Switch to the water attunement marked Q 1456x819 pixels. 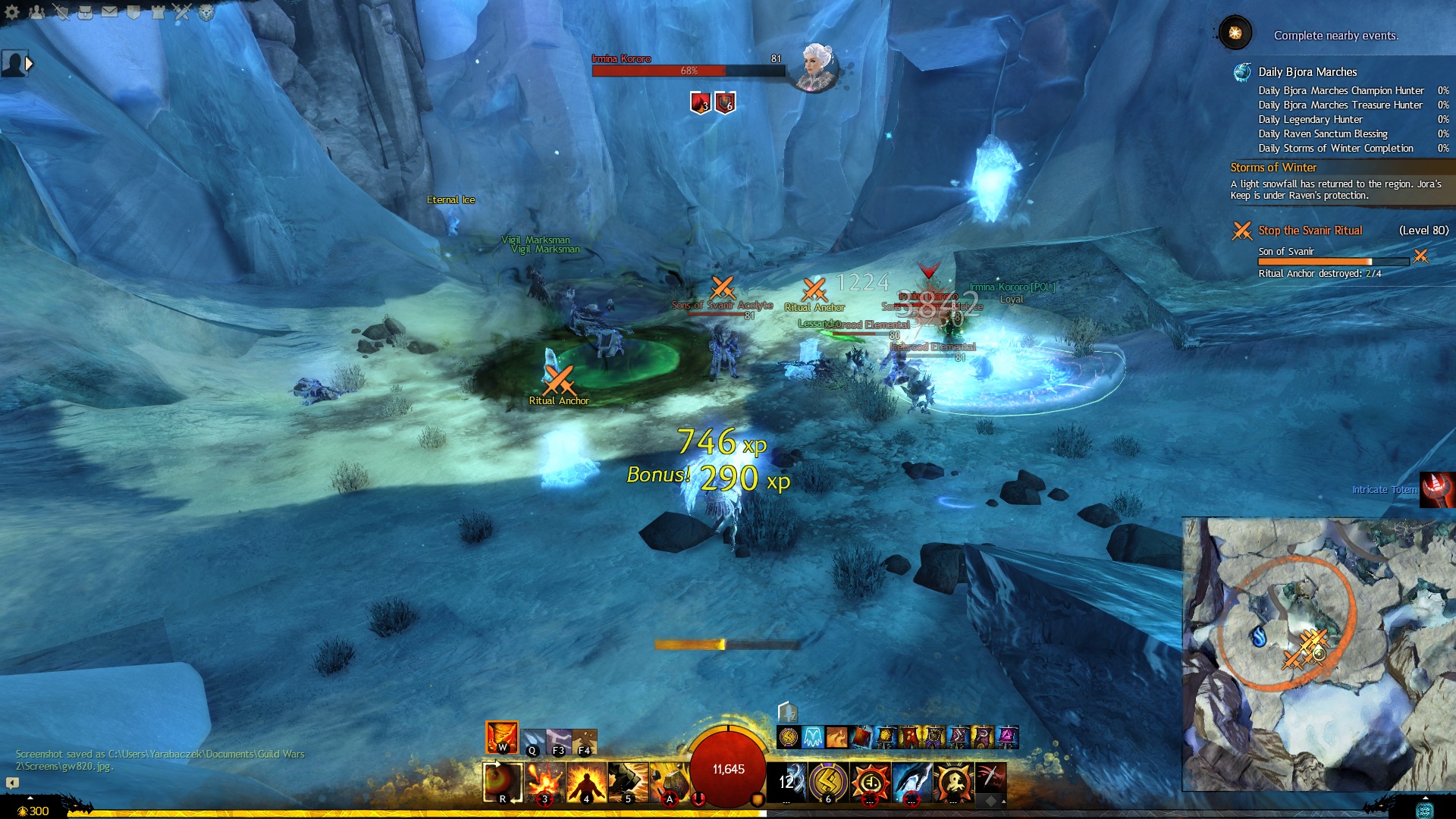(532, 742)
